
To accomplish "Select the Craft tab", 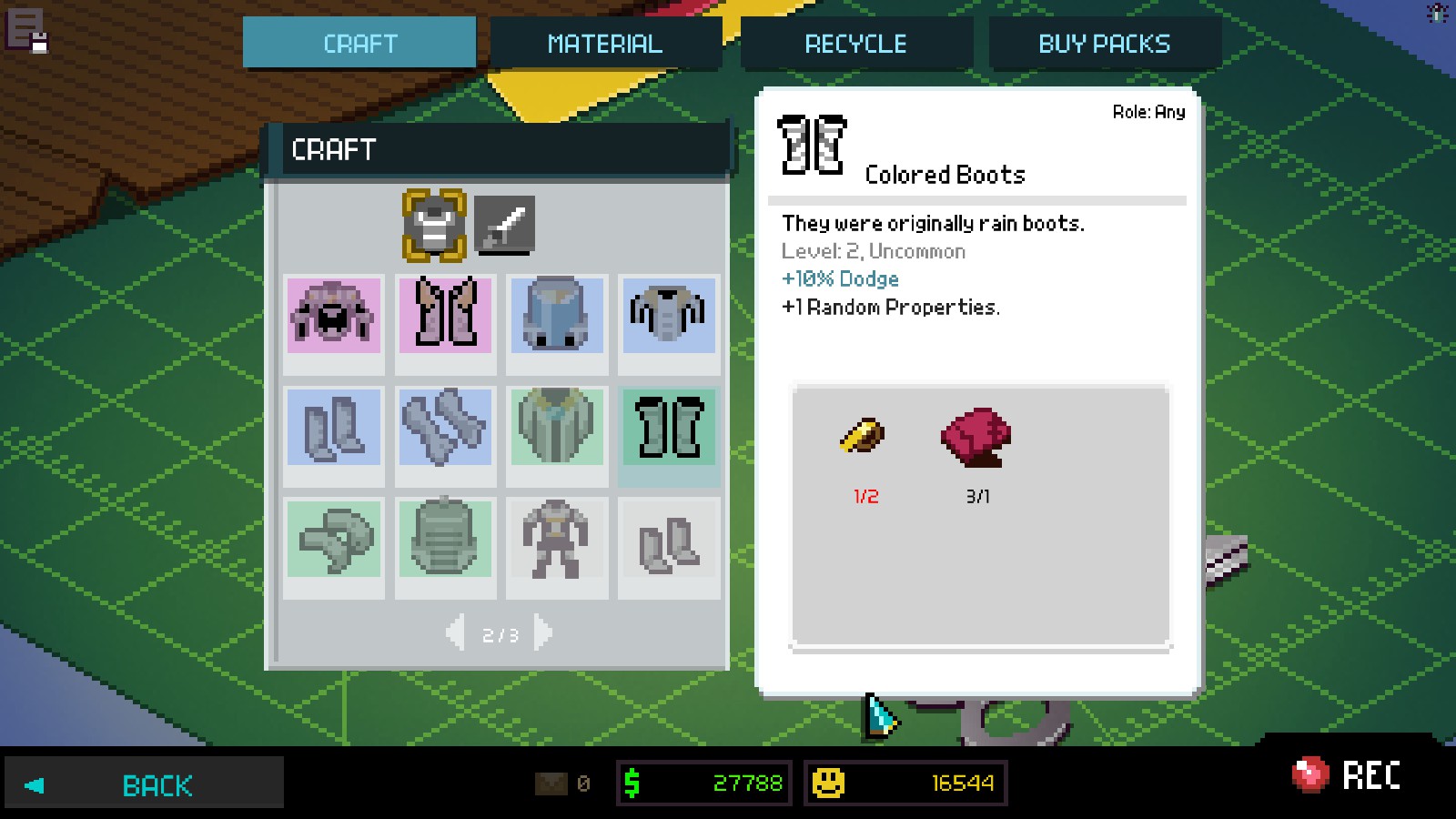I will click(x=359, y=43).
